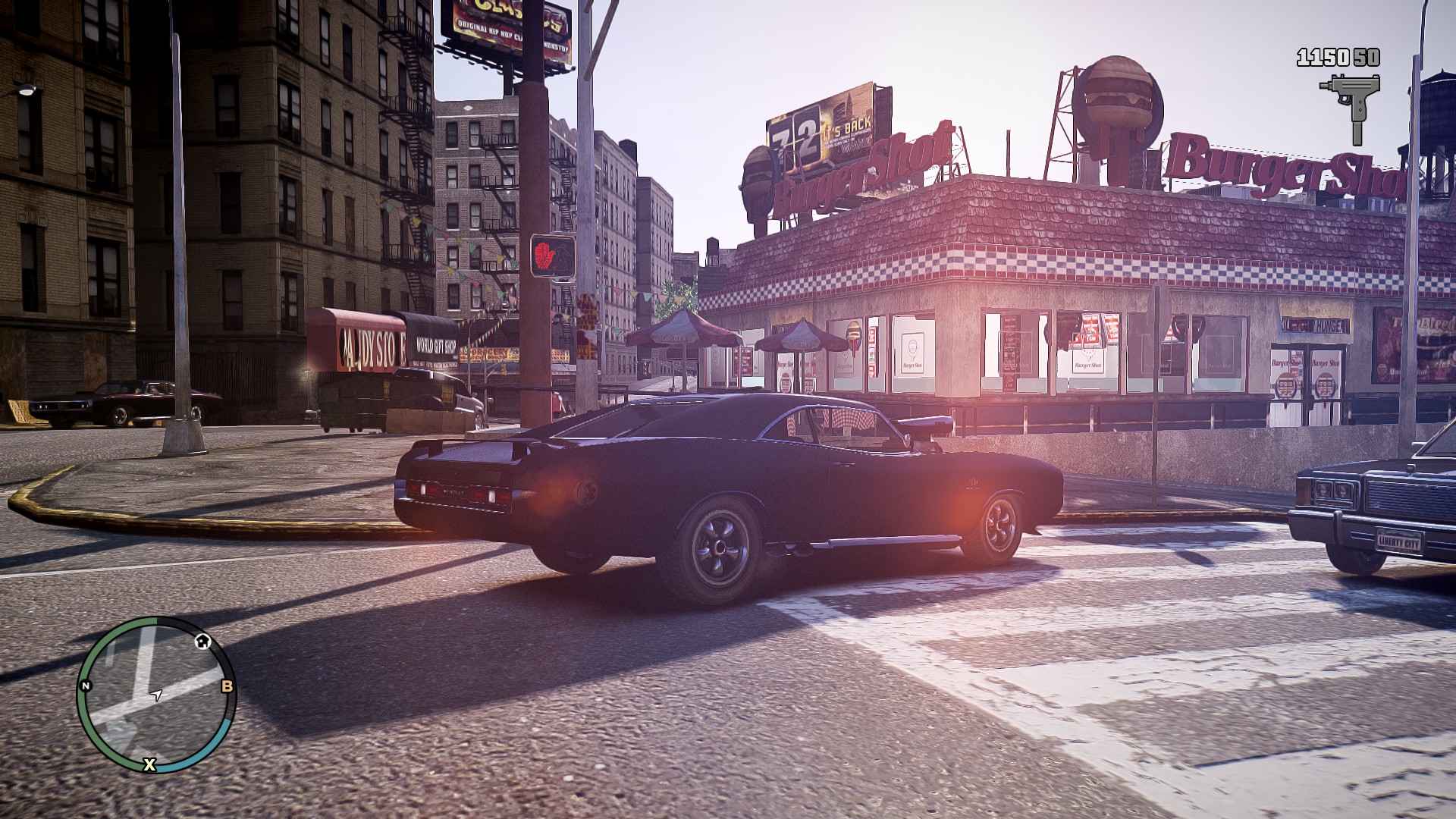Click the player arrow on the minimap
This screenshot has height=819, width=1456.
(x=157, y=694)
